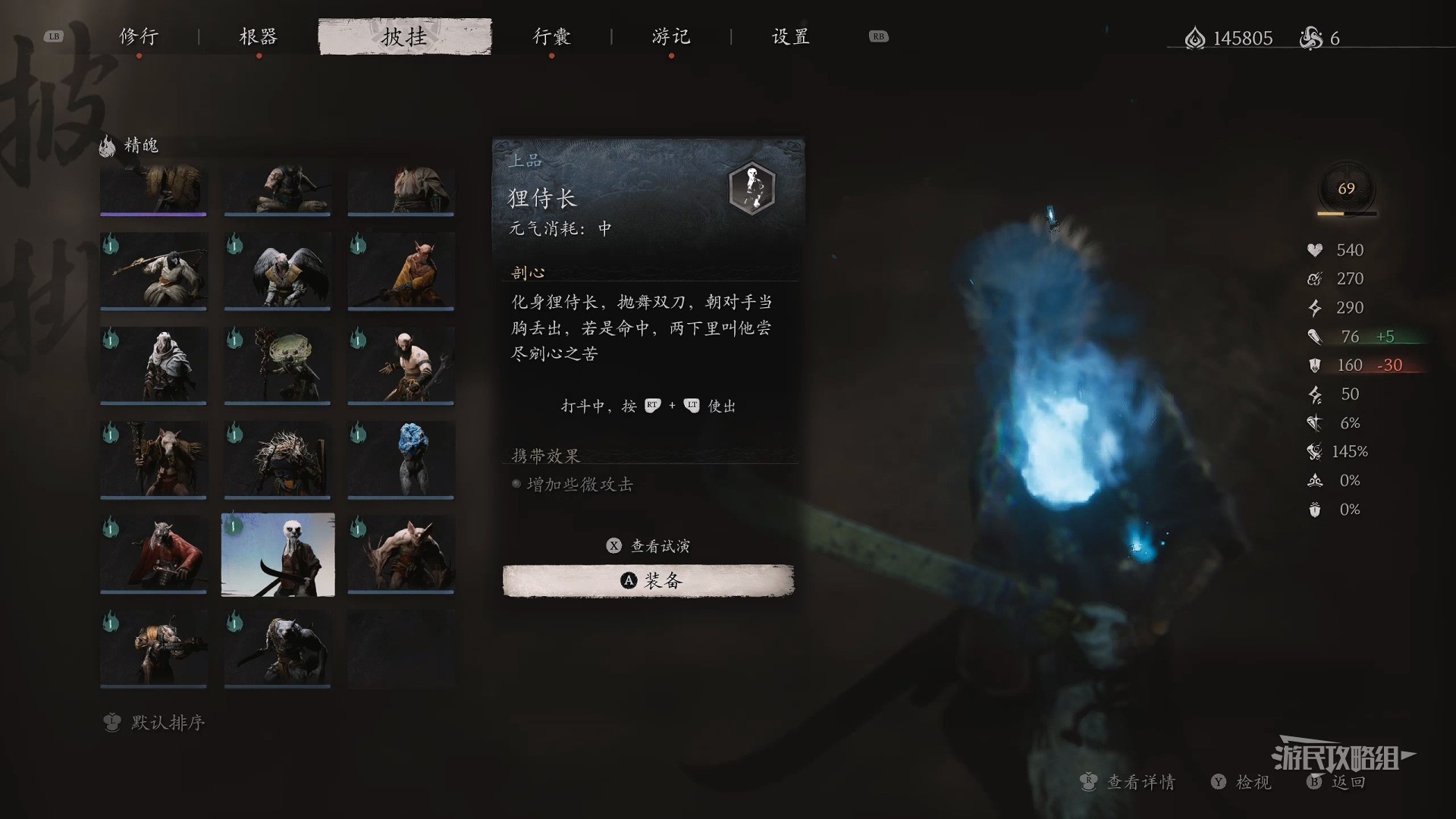Screen dimensions: 1456x819
Task: Go to the 行囊 tab
Action: coord(551,36)
